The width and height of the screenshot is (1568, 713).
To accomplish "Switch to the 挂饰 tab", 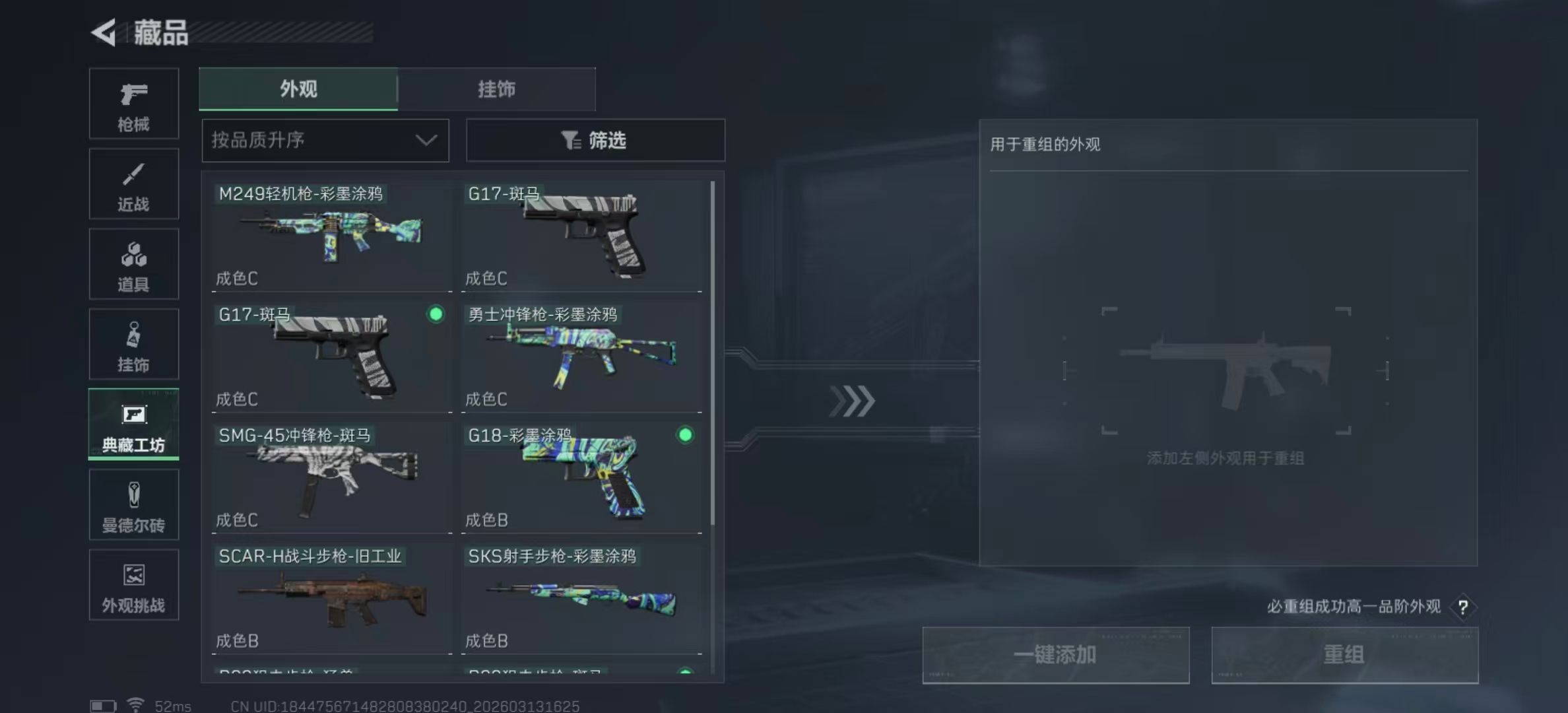I will click(x=496, y=89).
